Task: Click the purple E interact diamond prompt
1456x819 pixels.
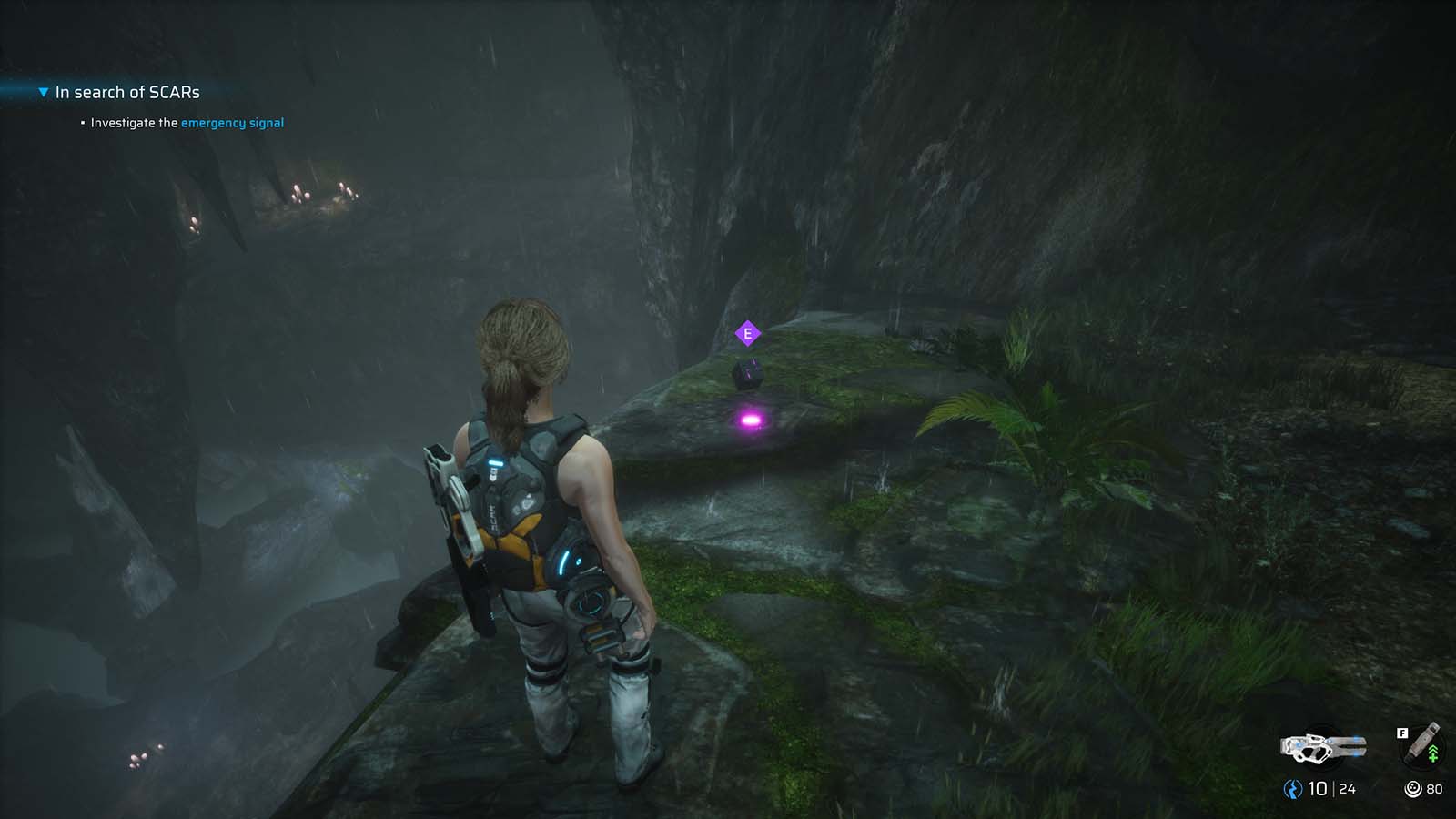Action: pos(746,334)
